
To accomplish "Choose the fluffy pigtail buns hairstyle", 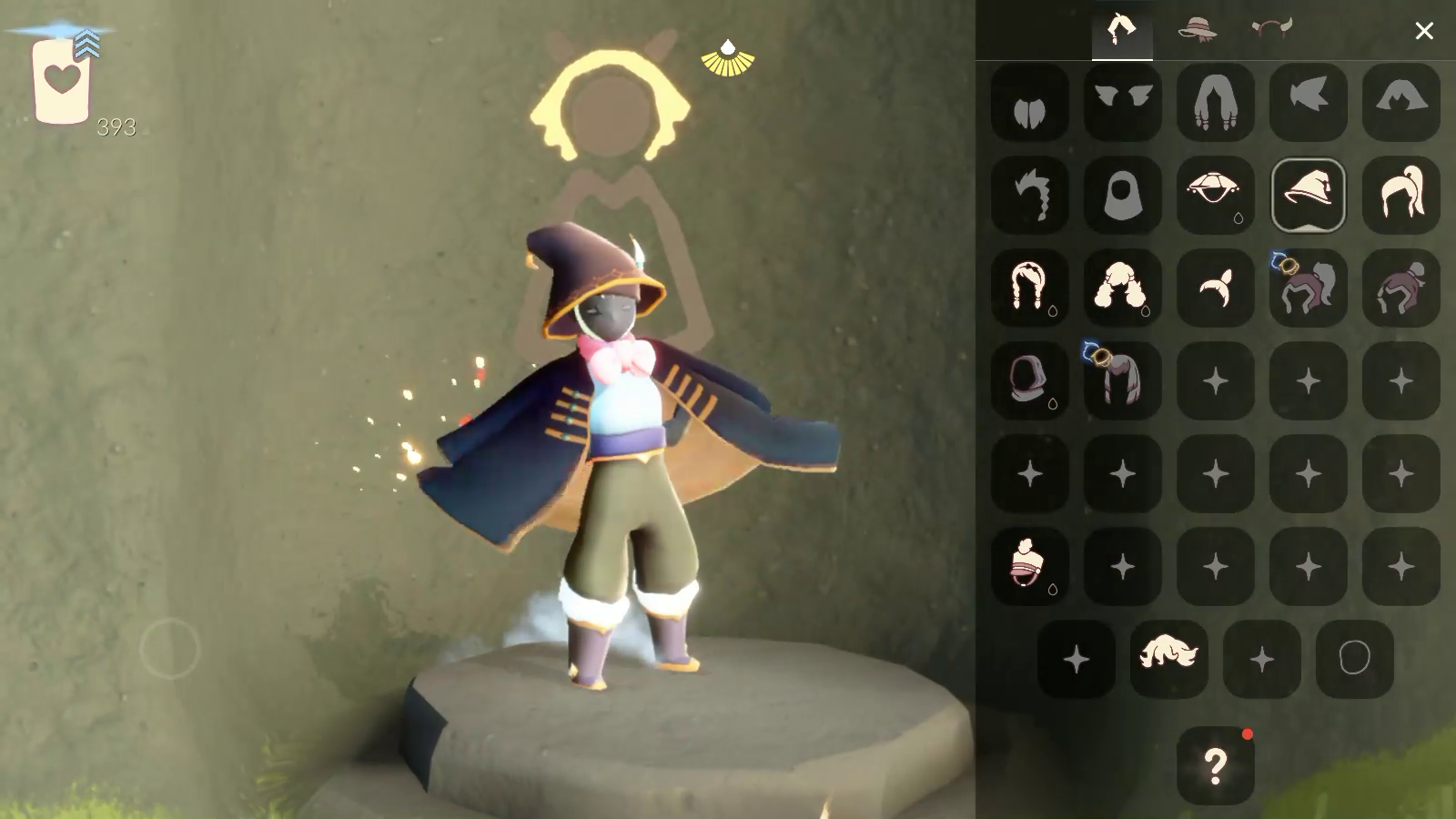I will tap(1122, 288).
